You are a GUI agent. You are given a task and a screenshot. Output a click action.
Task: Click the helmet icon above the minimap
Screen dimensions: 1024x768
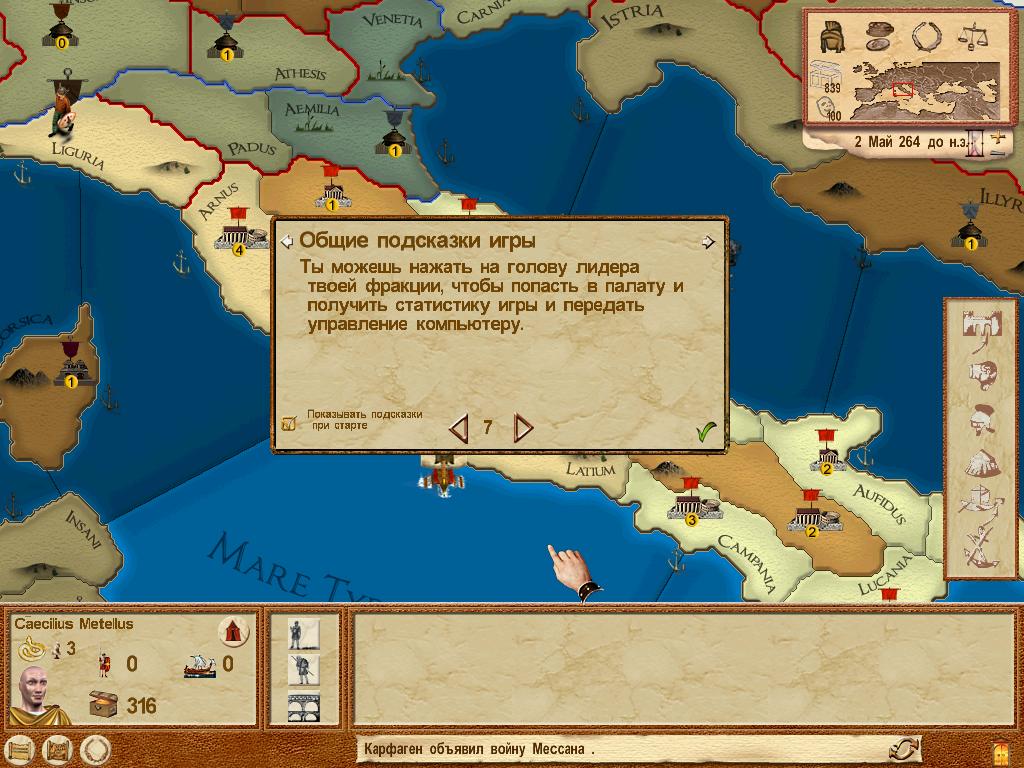click(x=831, y=36)
